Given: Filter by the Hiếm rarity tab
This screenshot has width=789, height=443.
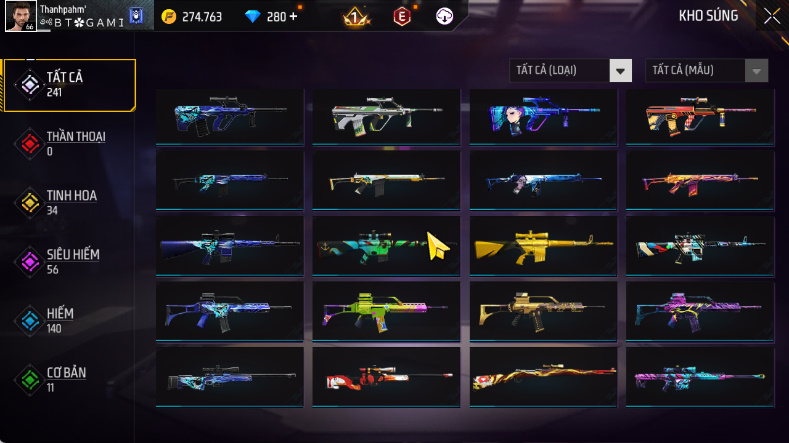Looking at the screenshot, I should tap(68, 320).
